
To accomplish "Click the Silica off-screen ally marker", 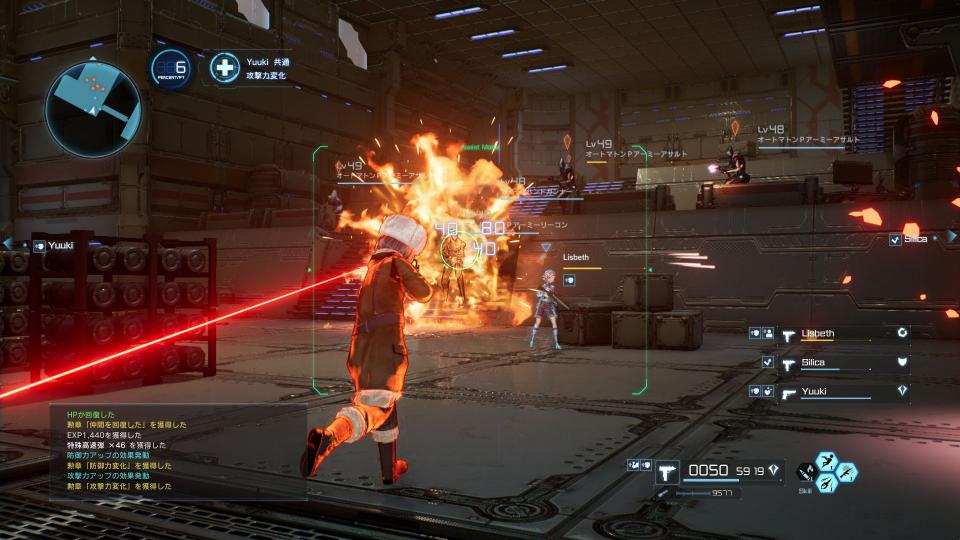I will (x=908, y=239).
